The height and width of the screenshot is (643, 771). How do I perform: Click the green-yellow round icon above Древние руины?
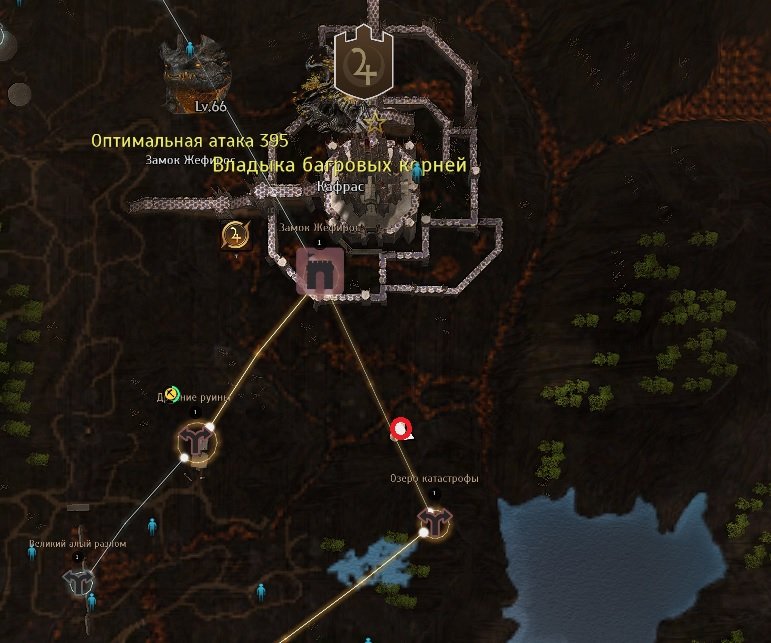point(173,394)
